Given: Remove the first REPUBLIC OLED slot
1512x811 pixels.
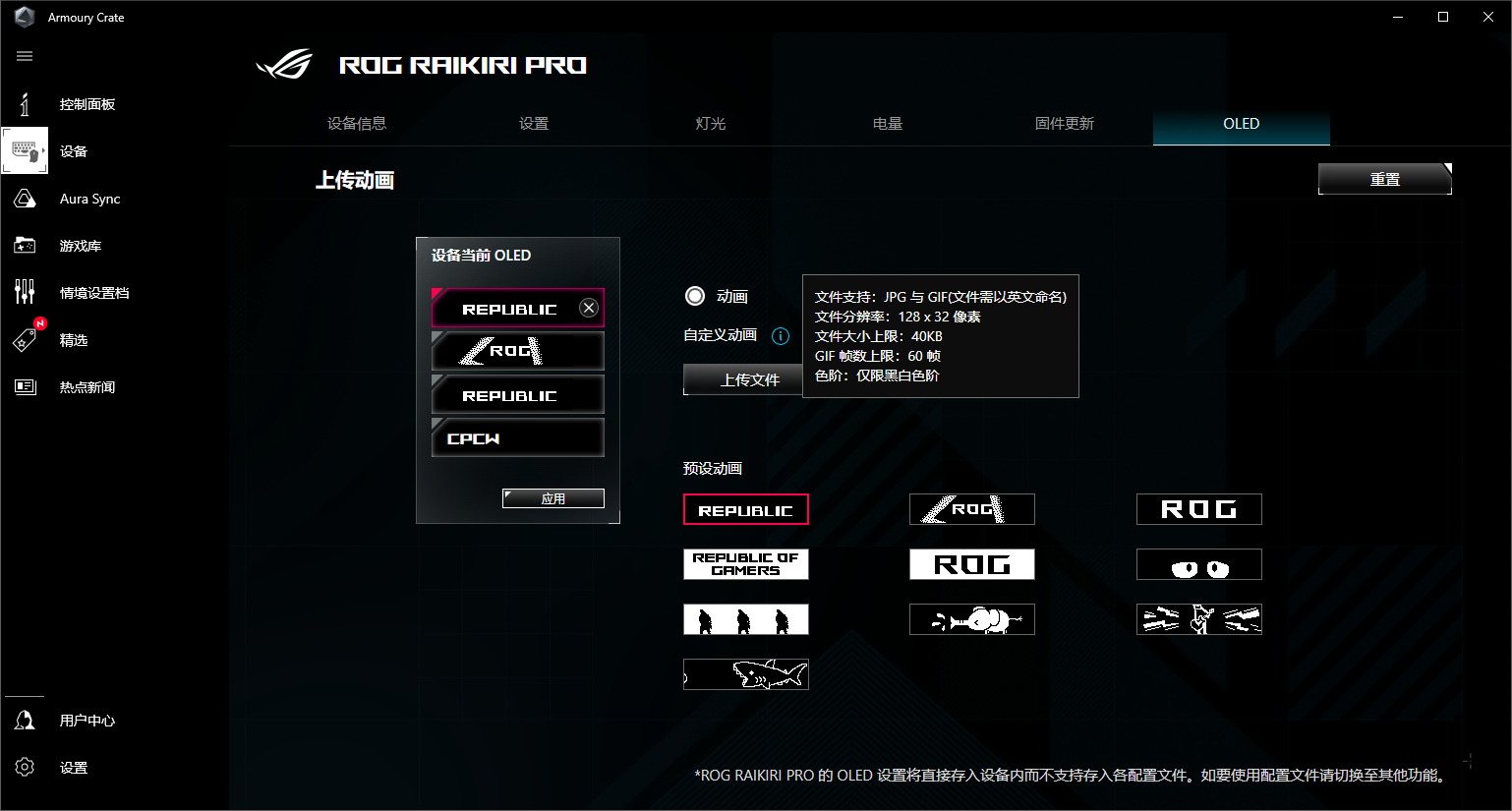Looking at the screenshot, I should (x=589, y=308).
